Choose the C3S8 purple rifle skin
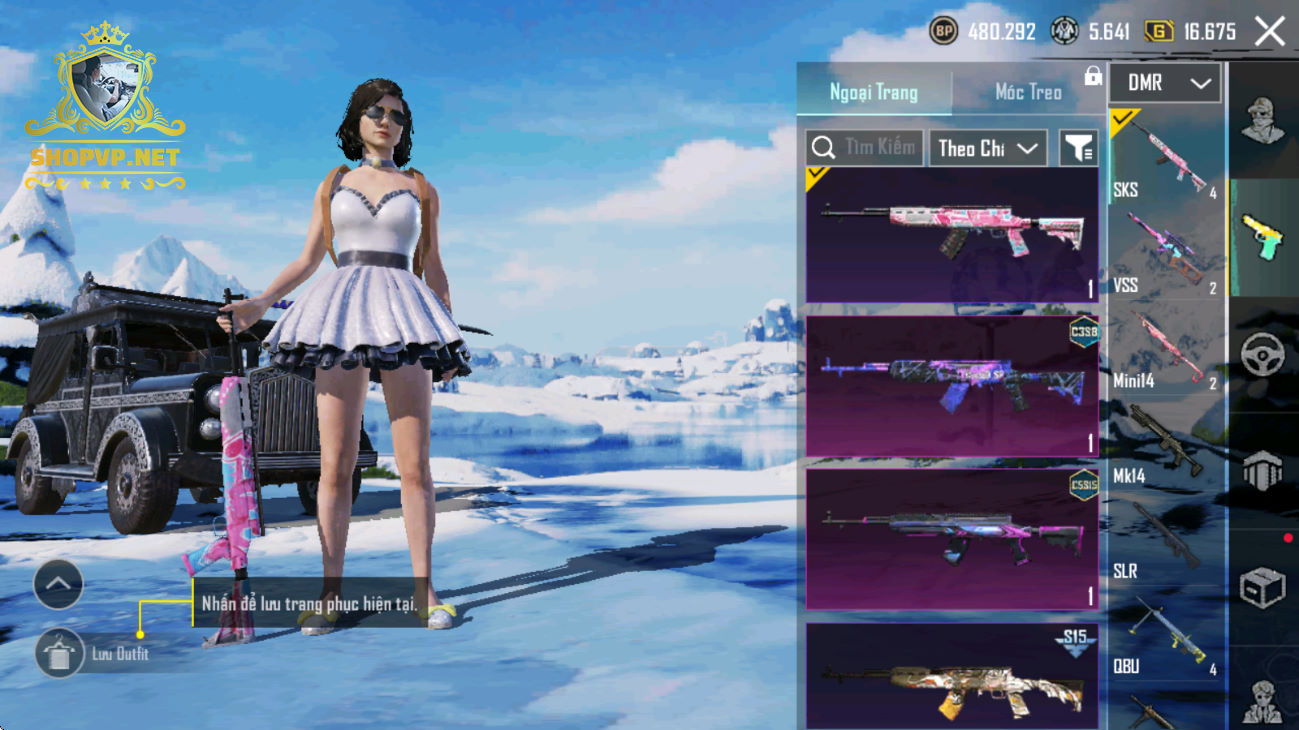 coord(951,387)
